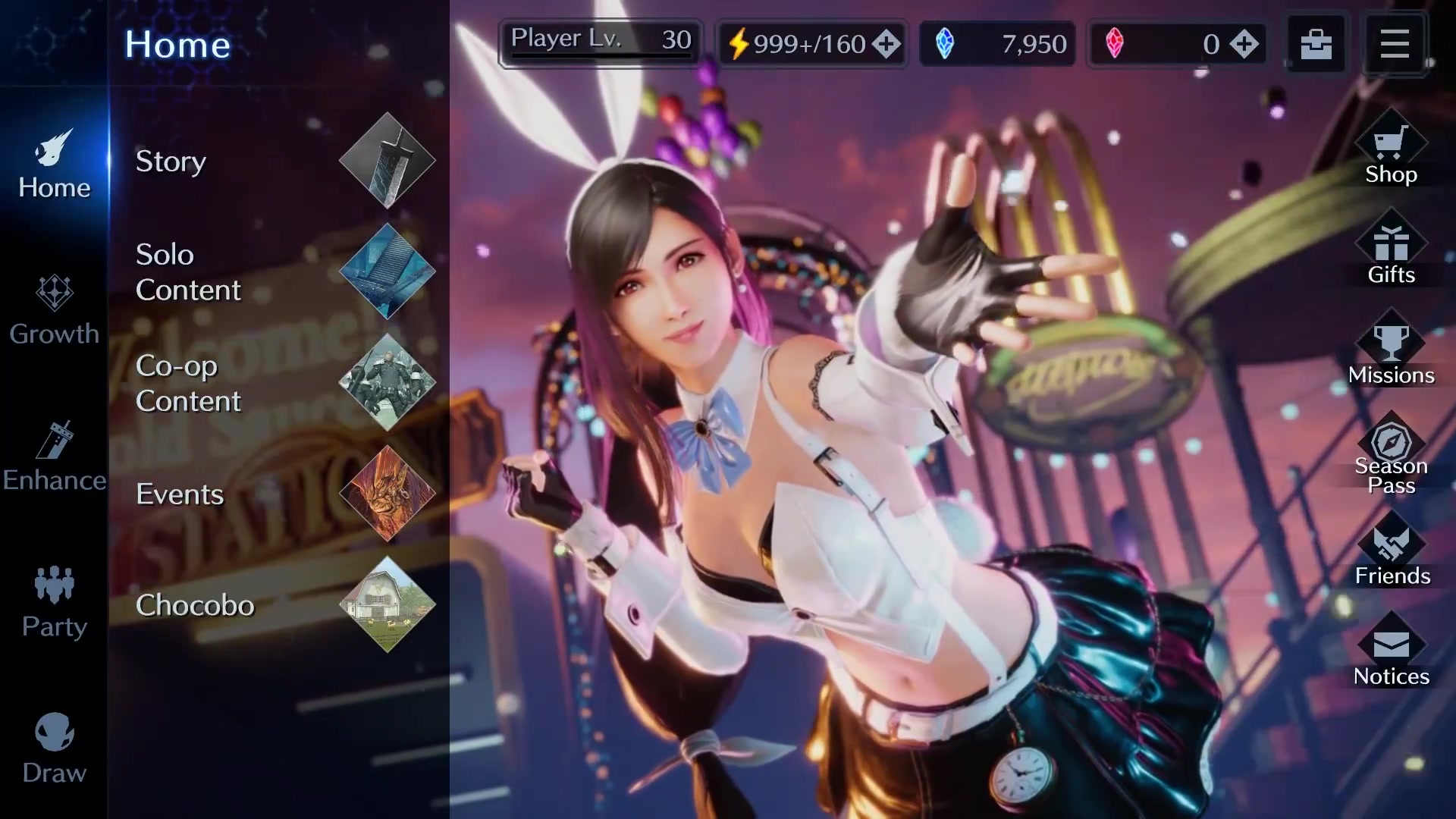
Task: Open the briefcase inventory icon
Action: (1316, 44)
